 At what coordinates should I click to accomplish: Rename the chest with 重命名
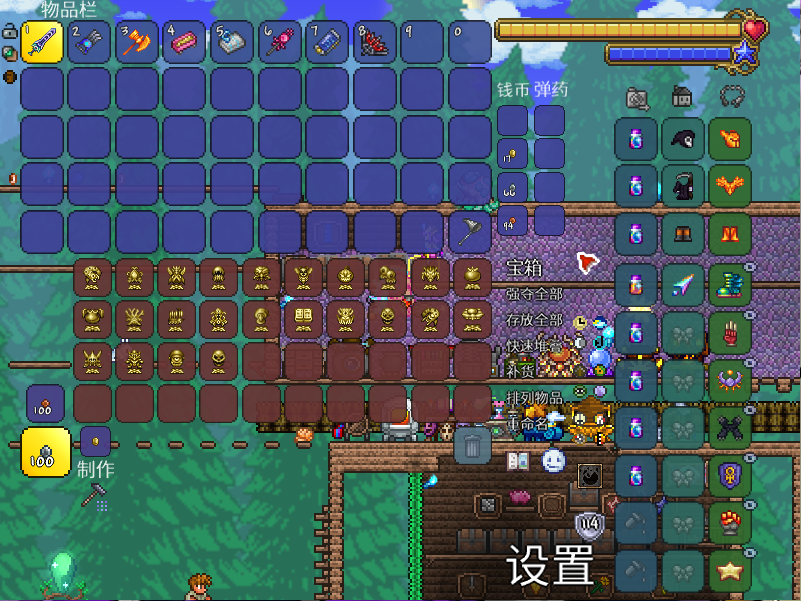pyautogui.click(x=528, y=421)
